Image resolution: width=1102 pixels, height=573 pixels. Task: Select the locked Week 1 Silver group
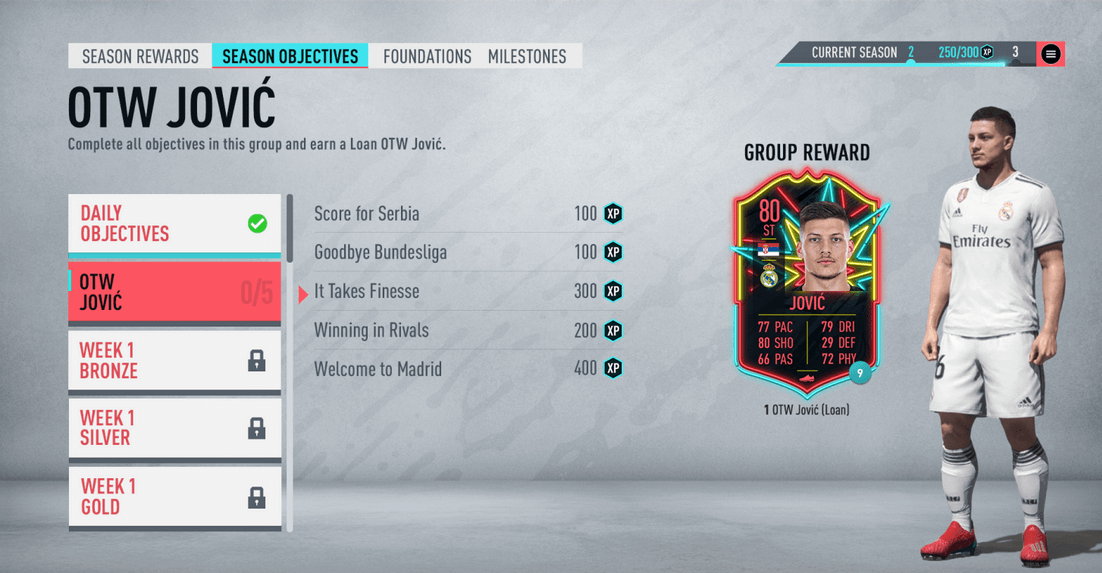click(x=174, y=428)
